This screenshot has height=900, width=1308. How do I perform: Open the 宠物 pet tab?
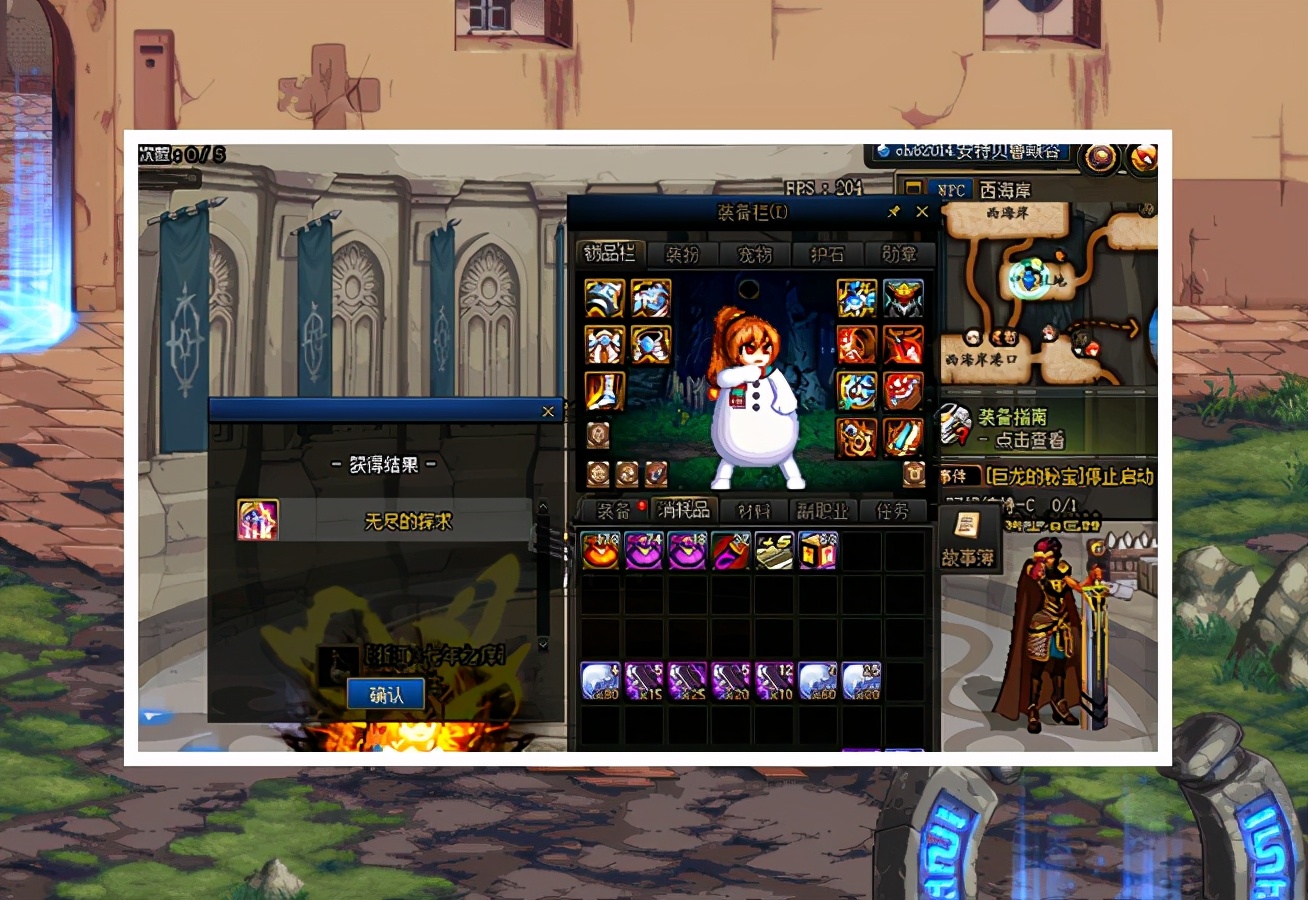coord(755,254)
